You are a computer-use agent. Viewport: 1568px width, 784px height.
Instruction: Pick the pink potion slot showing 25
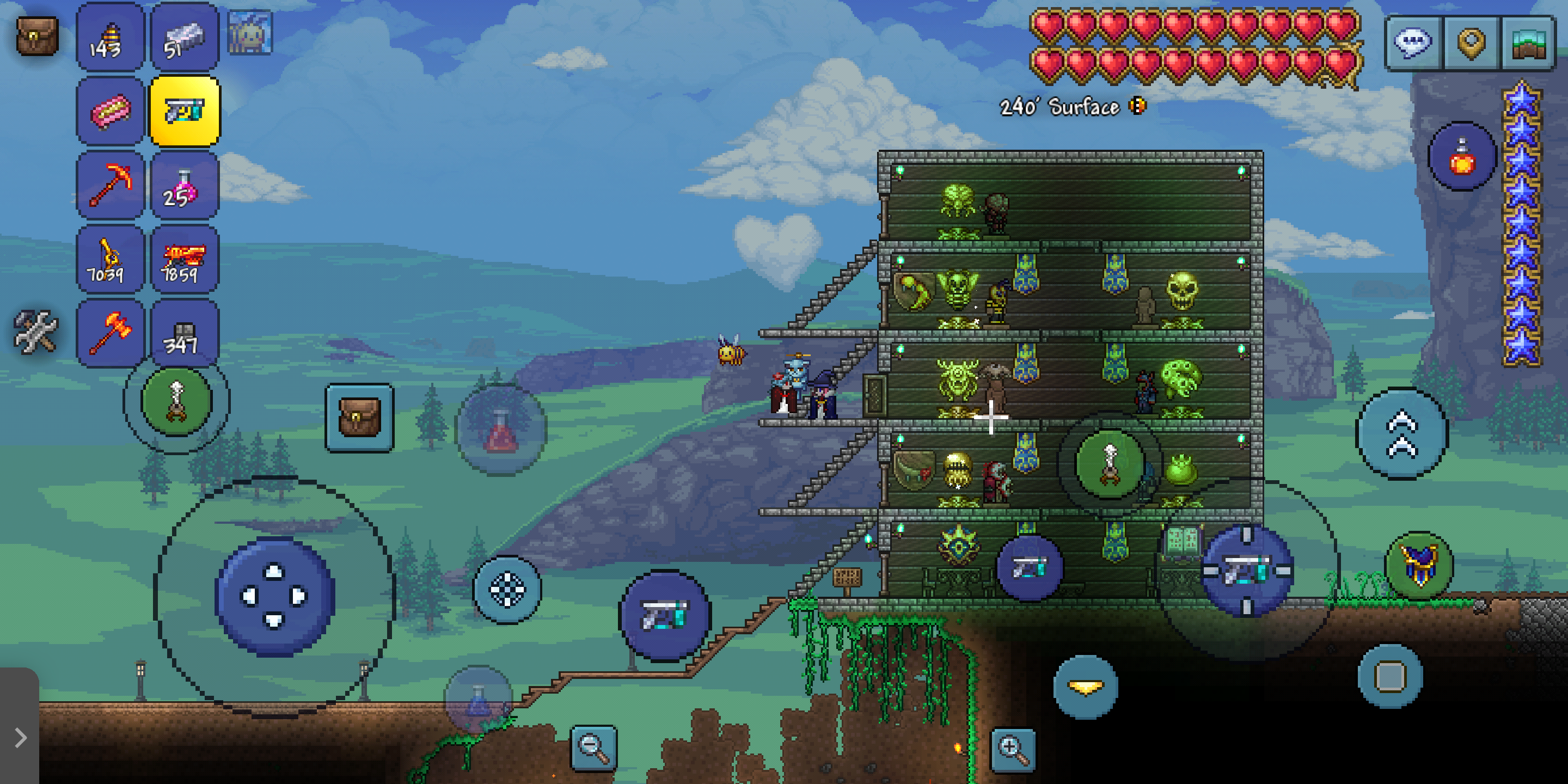pos(184,185)
